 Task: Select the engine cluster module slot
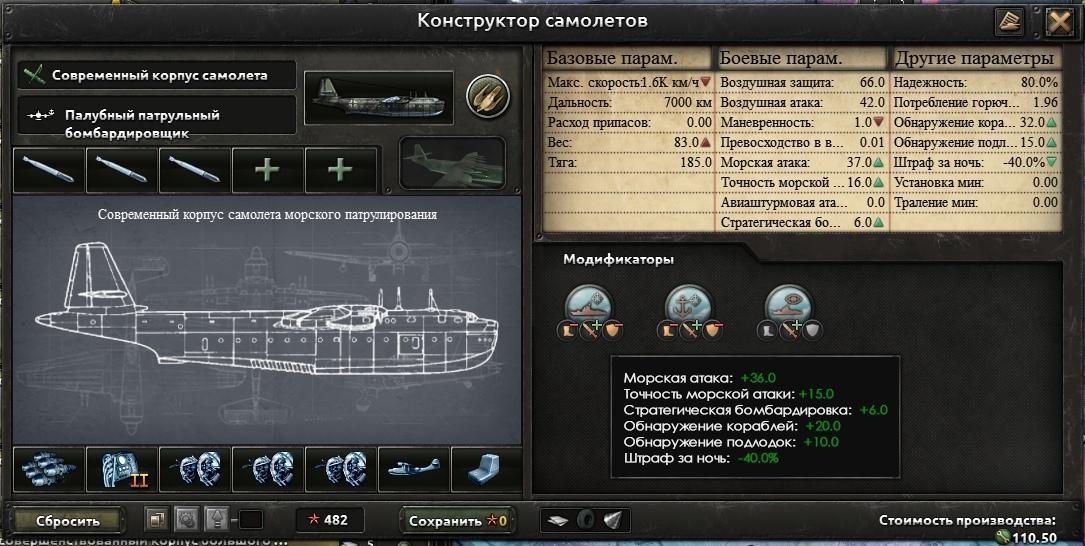click(x=50, y=469)
